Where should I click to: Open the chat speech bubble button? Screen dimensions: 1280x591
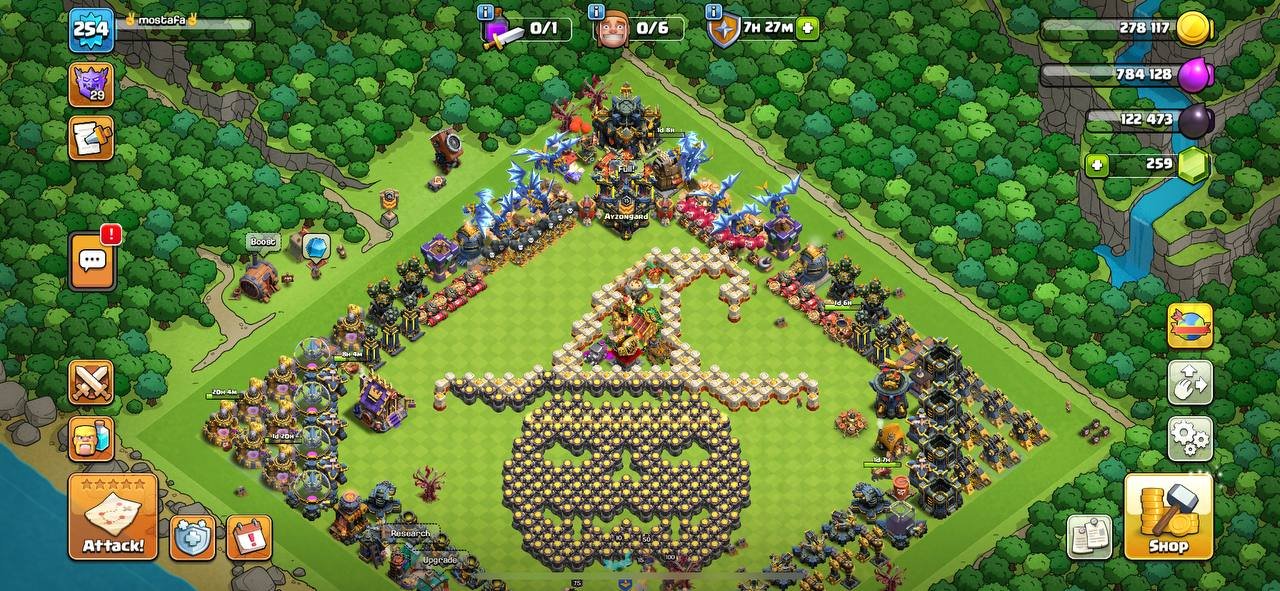tap(92, 261)
